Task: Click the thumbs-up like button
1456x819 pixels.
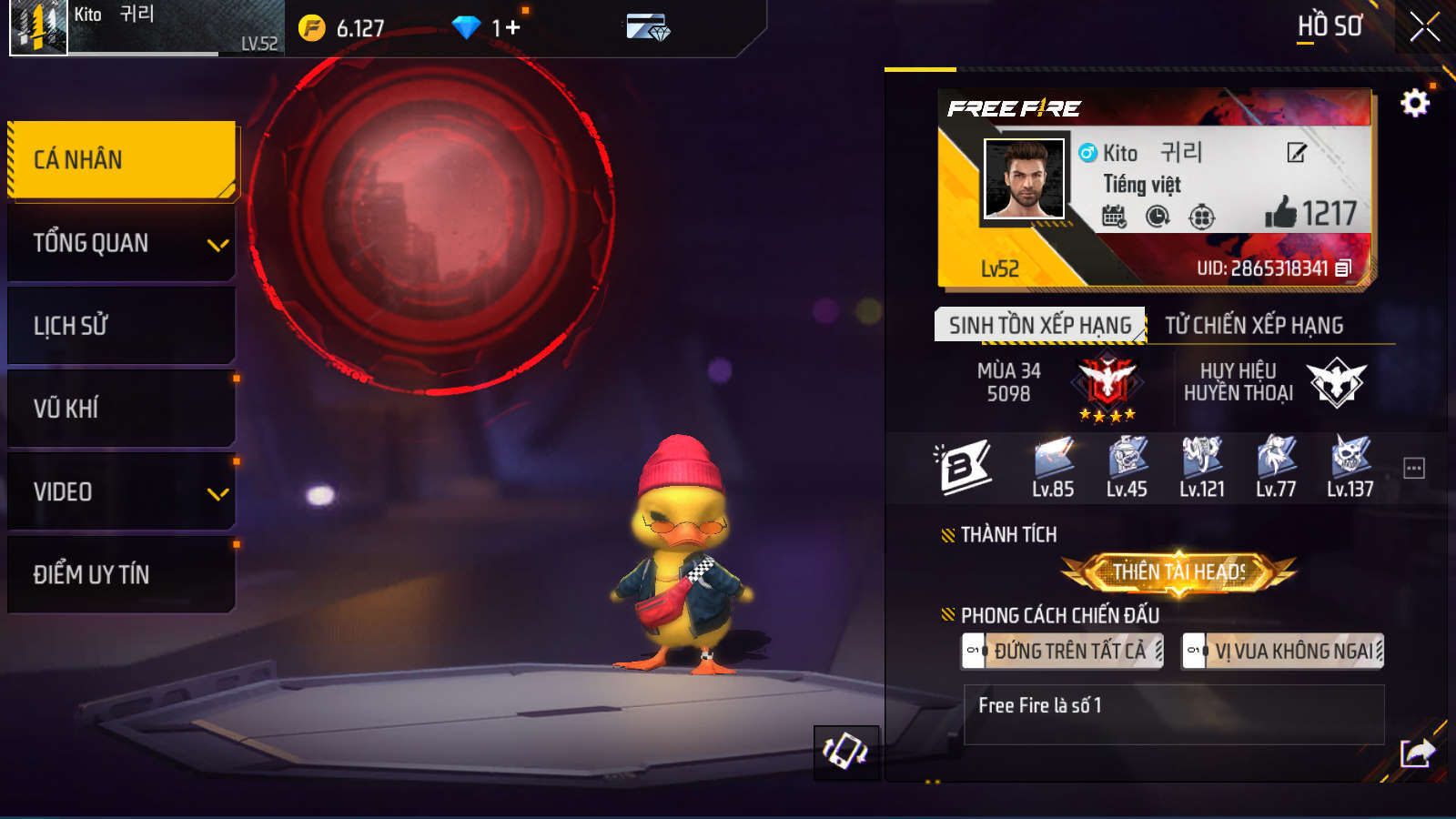Action: [1280, 213]
